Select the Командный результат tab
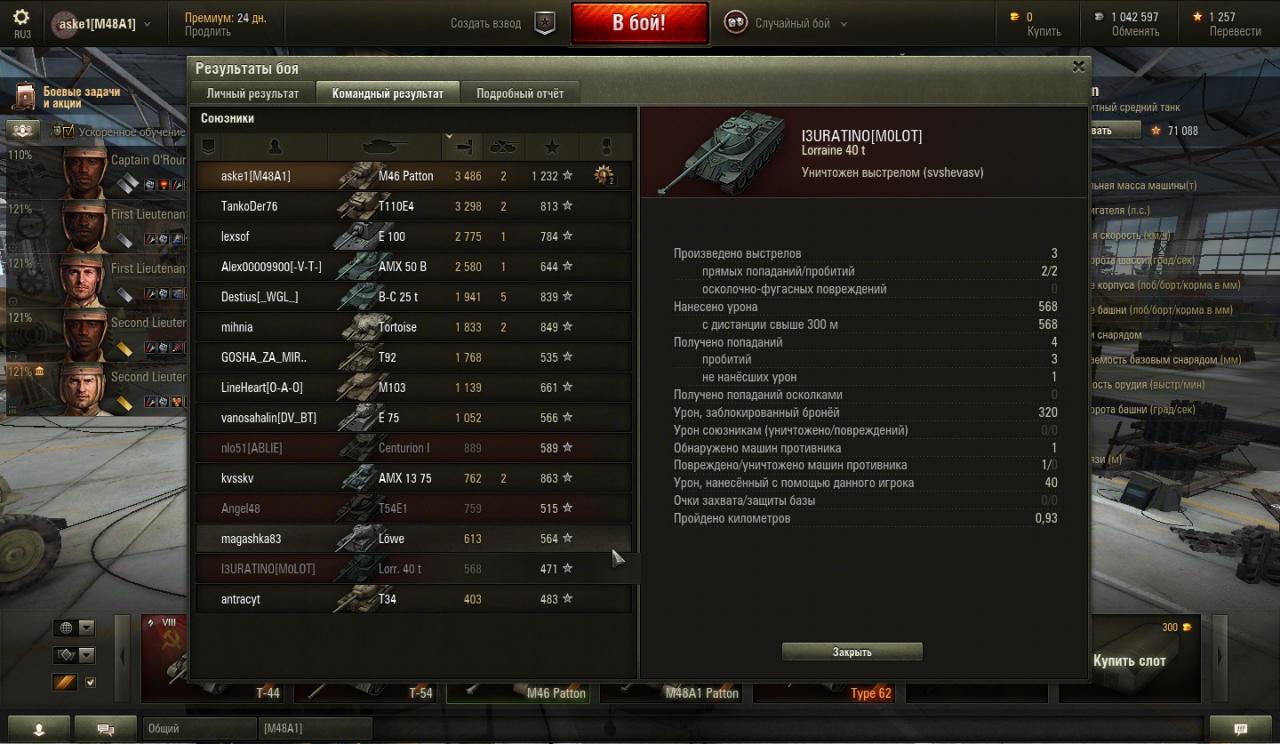 [387, 93]
